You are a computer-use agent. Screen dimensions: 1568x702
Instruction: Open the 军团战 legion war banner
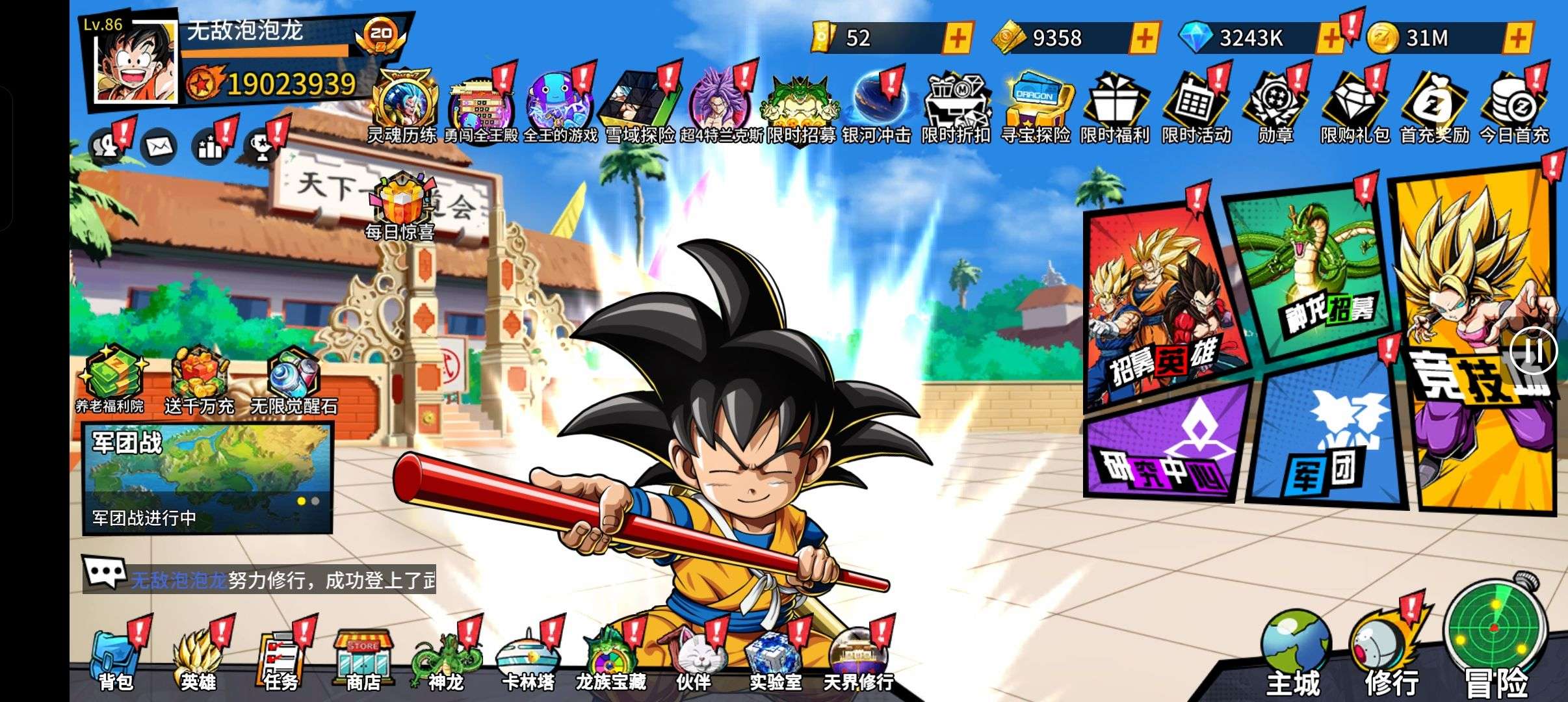click(x=207, y=478)
